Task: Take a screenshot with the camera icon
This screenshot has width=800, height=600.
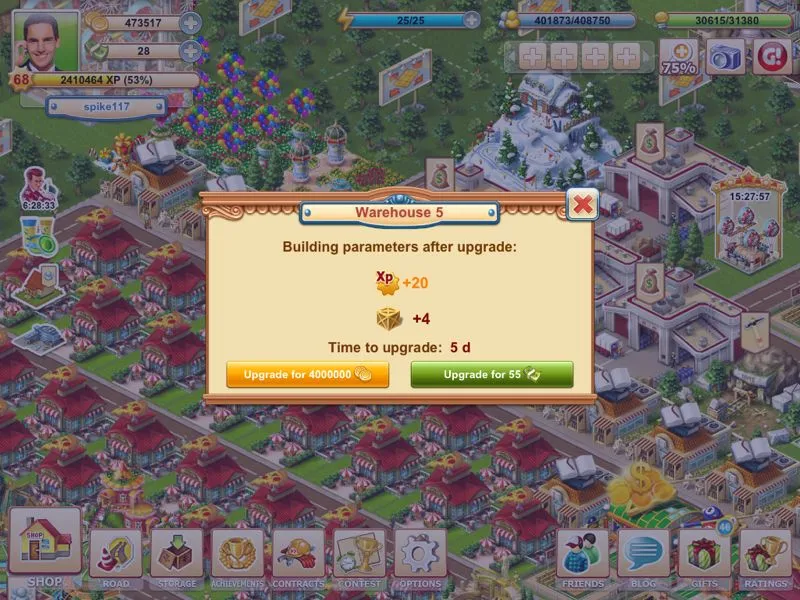Action: click(727, 56)
